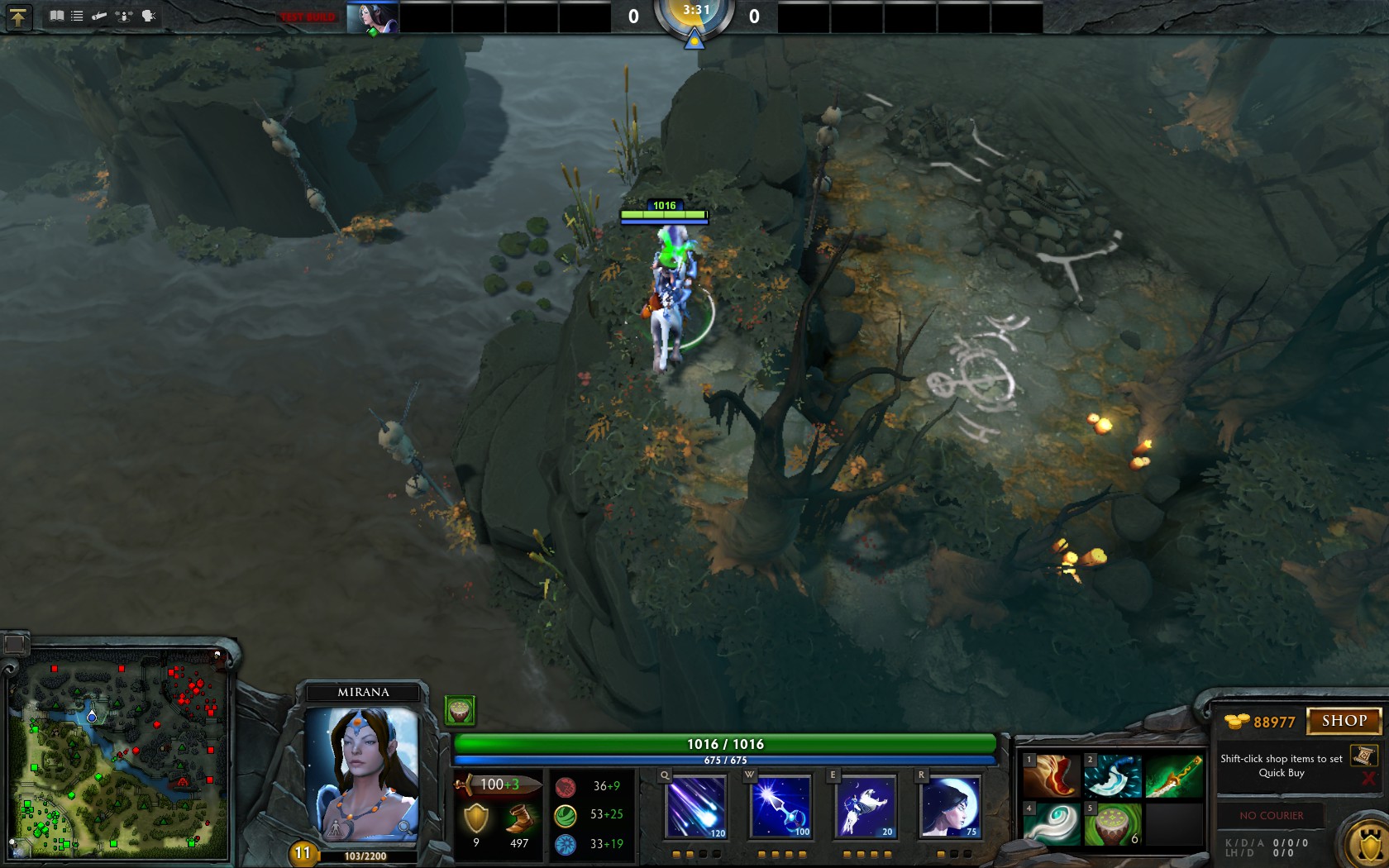Screen dimensions: 1389x868
Task: Select the icy blue axe item slot
Action: click(1112, 775)
